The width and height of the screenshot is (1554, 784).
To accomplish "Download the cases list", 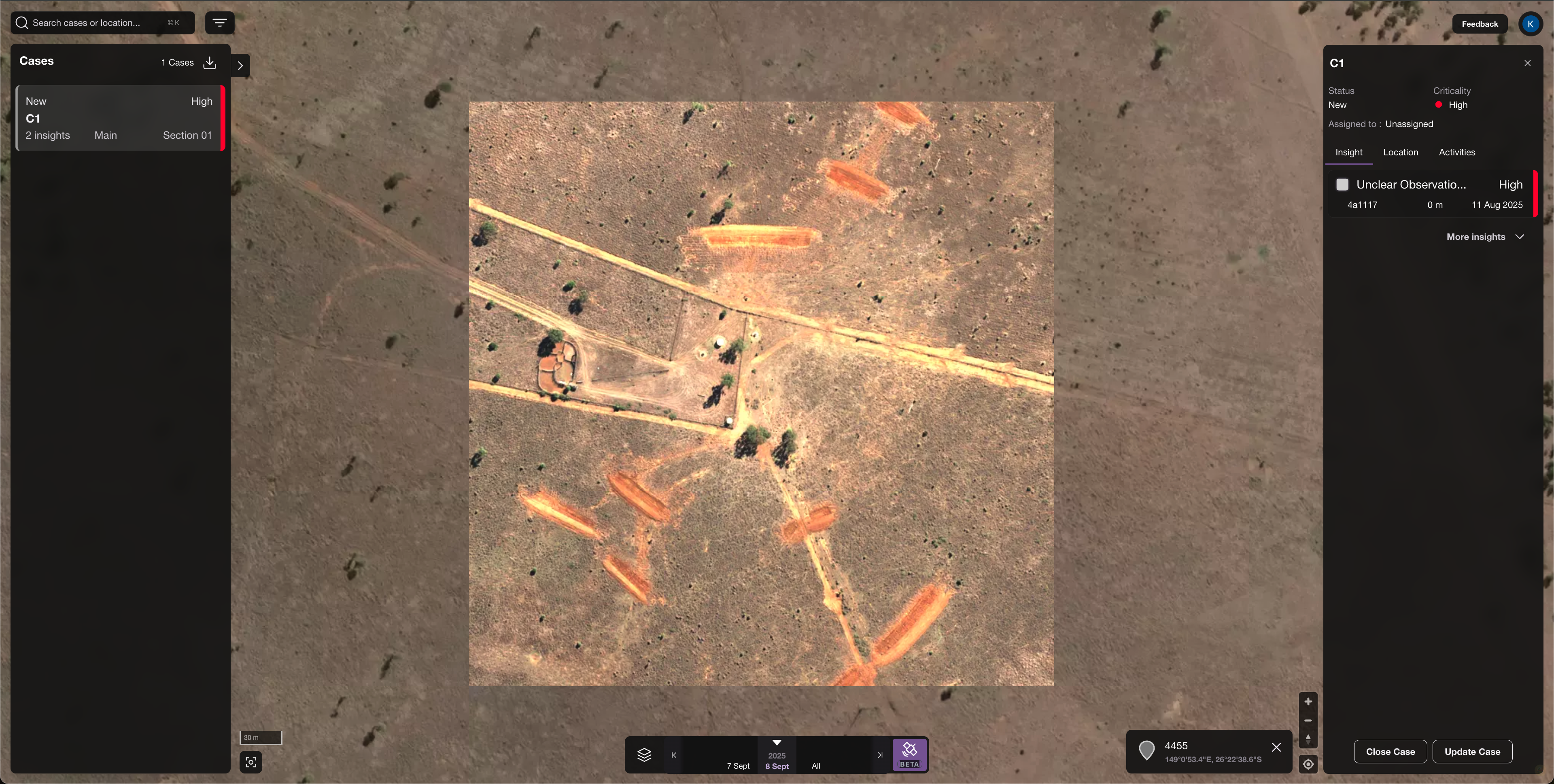I will tap(209, 63).
